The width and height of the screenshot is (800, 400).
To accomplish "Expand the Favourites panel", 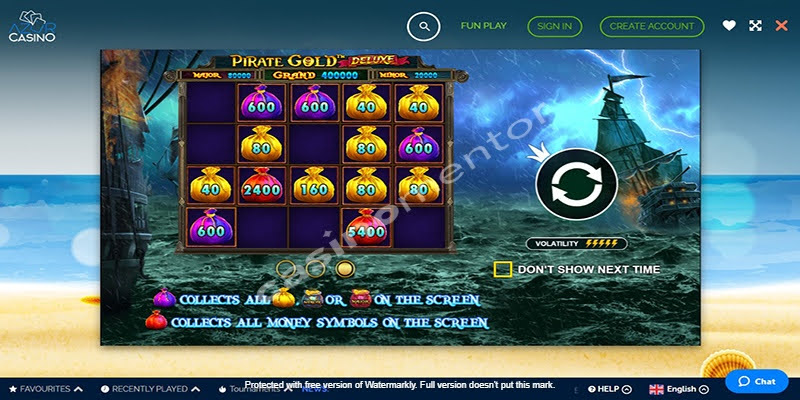I will (x=45, y=389).
